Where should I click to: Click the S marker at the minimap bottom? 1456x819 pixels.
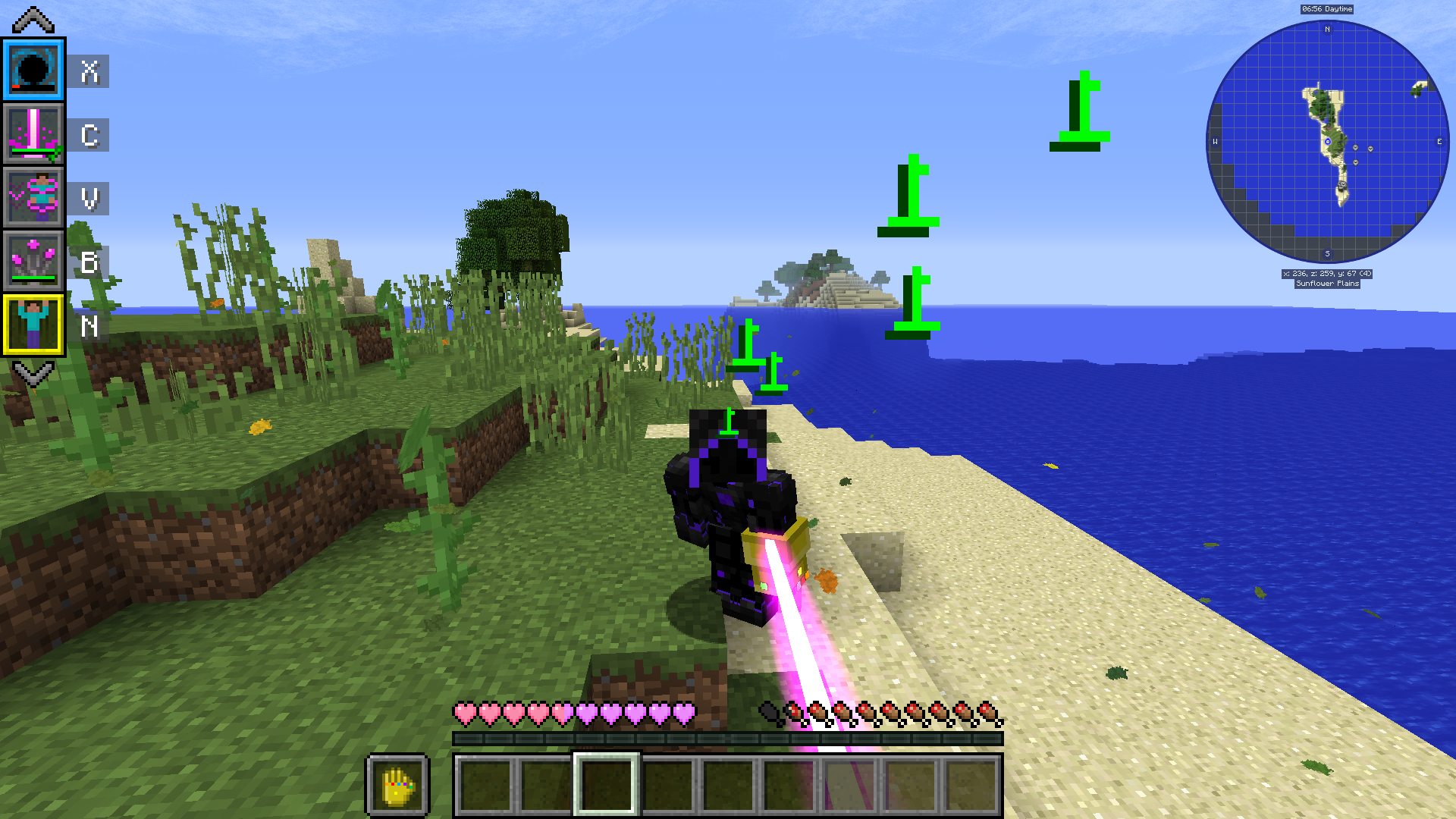coord(1328,253)
